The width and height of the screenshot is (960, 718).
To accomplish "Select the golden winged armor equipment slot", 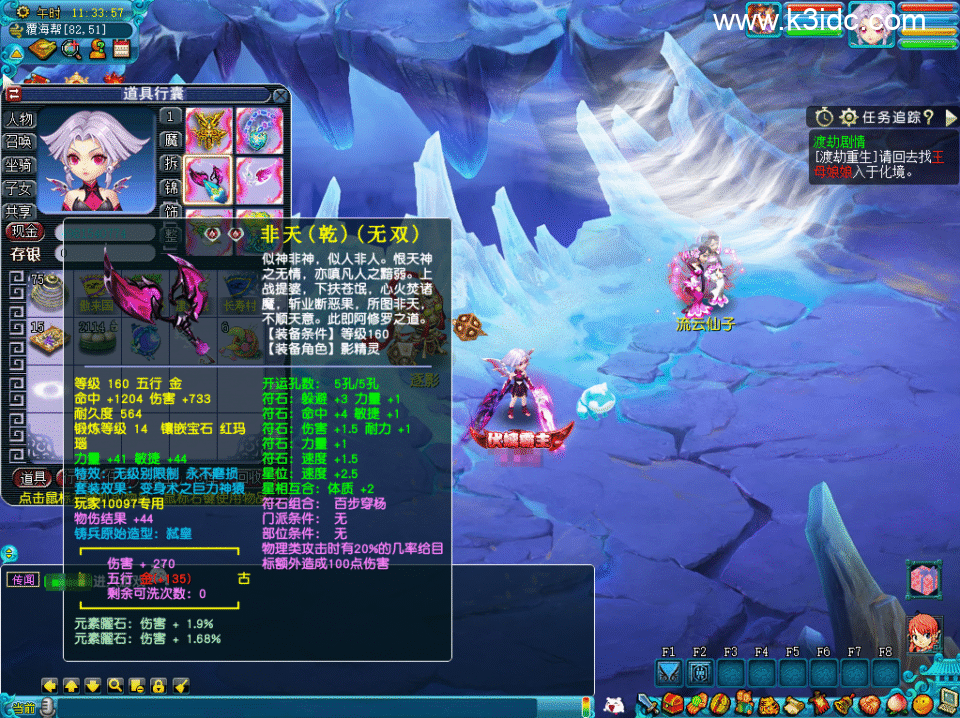I will pyautogui.click(x=209, y=130).
